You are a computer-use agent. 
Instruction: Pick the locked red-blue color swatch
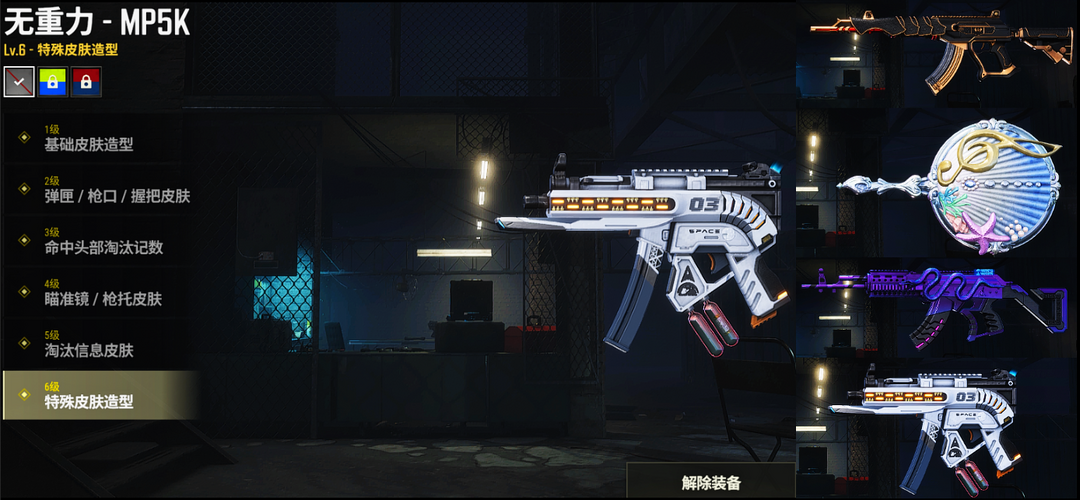coord(86,82)
